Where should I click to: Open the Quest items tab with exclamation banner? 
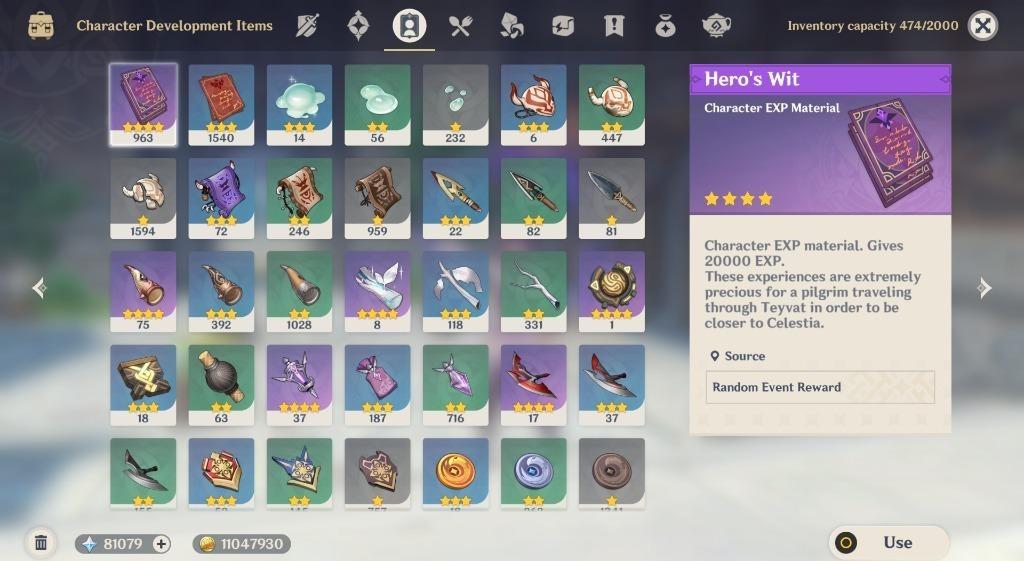click(x=614, y=26)
